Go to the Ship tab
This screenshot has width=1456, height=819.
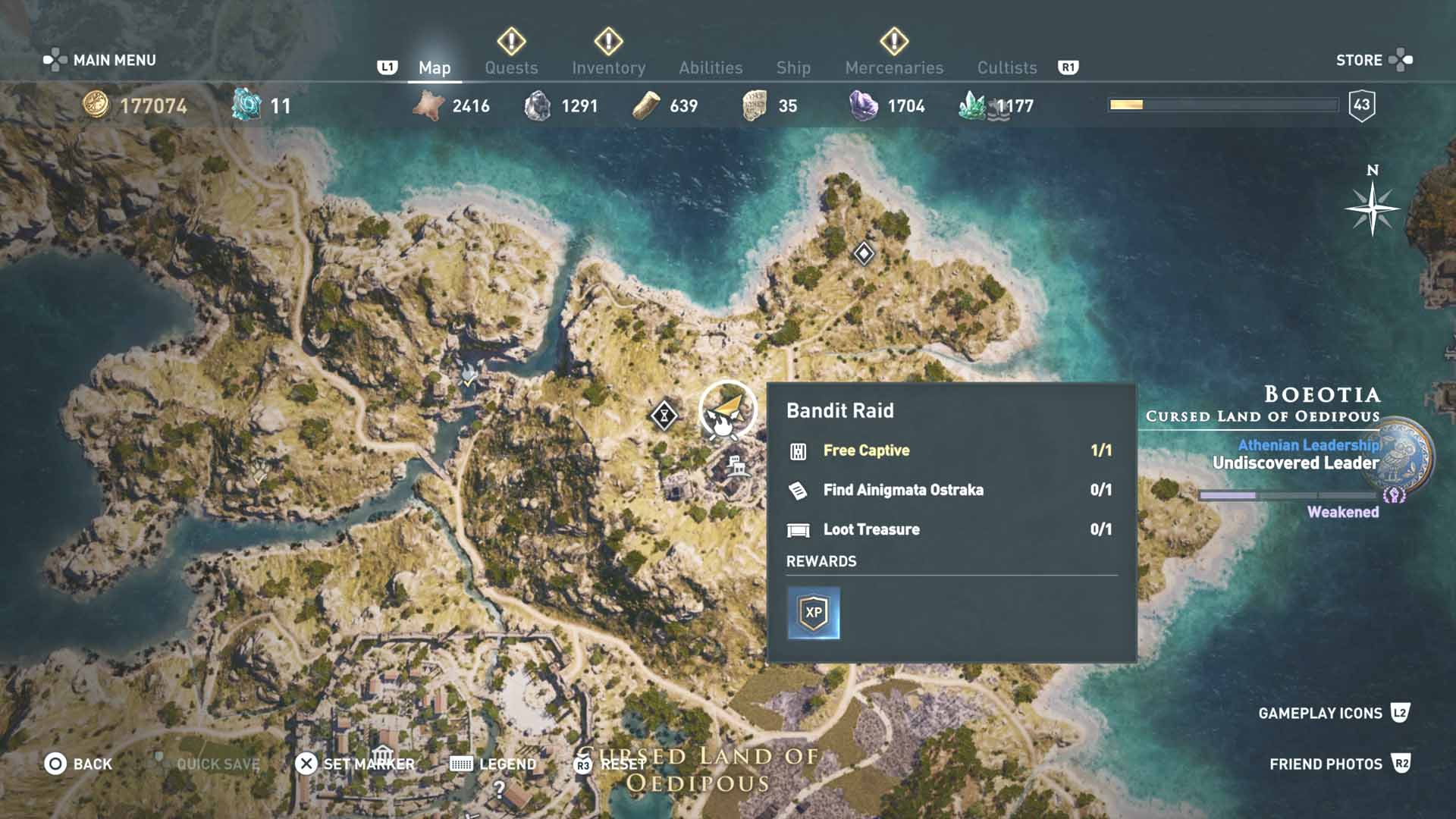click(x=793, y=67)
